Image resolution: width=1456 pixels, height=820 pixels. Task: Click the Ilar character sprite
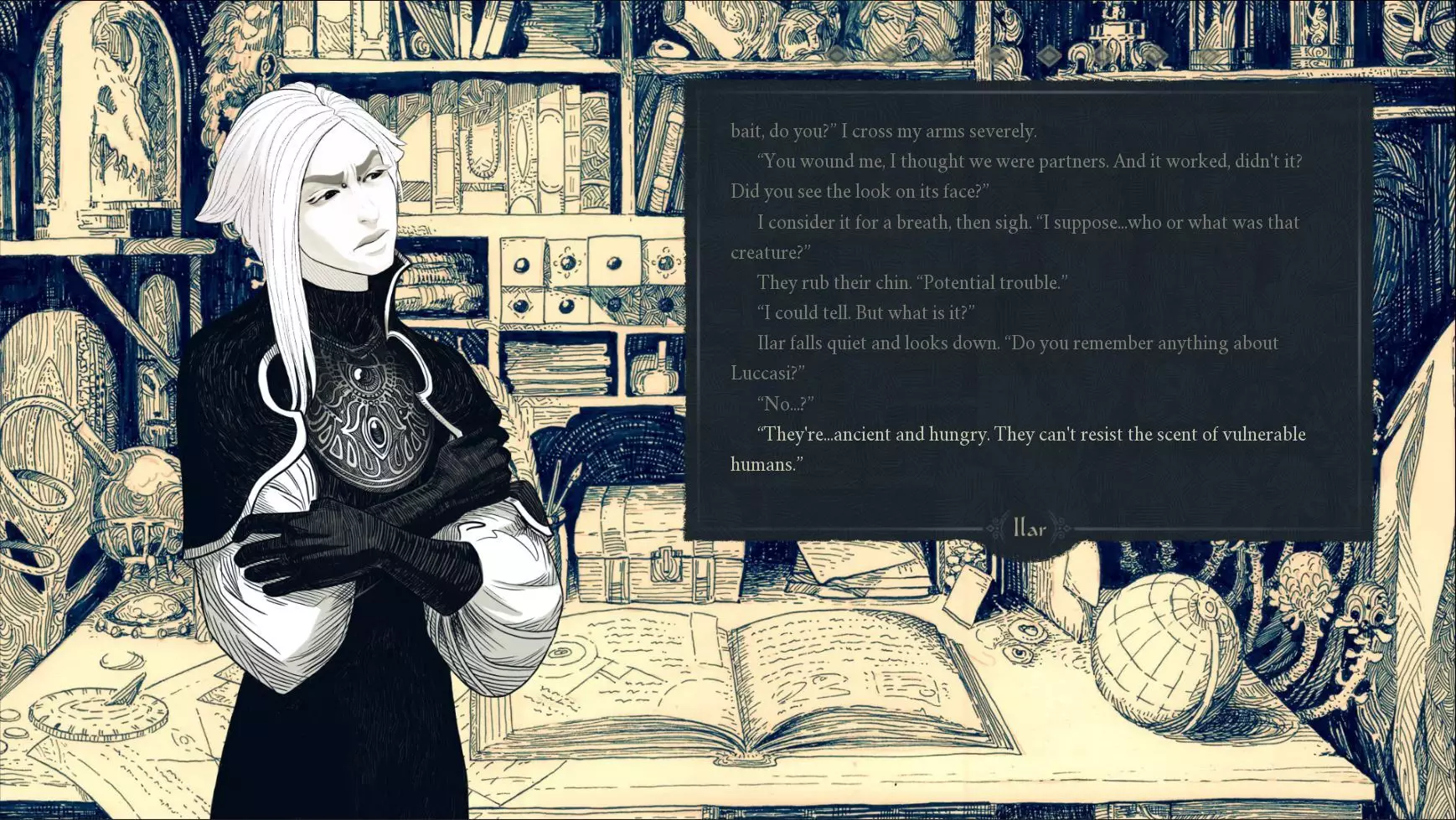tap(352, 419)
